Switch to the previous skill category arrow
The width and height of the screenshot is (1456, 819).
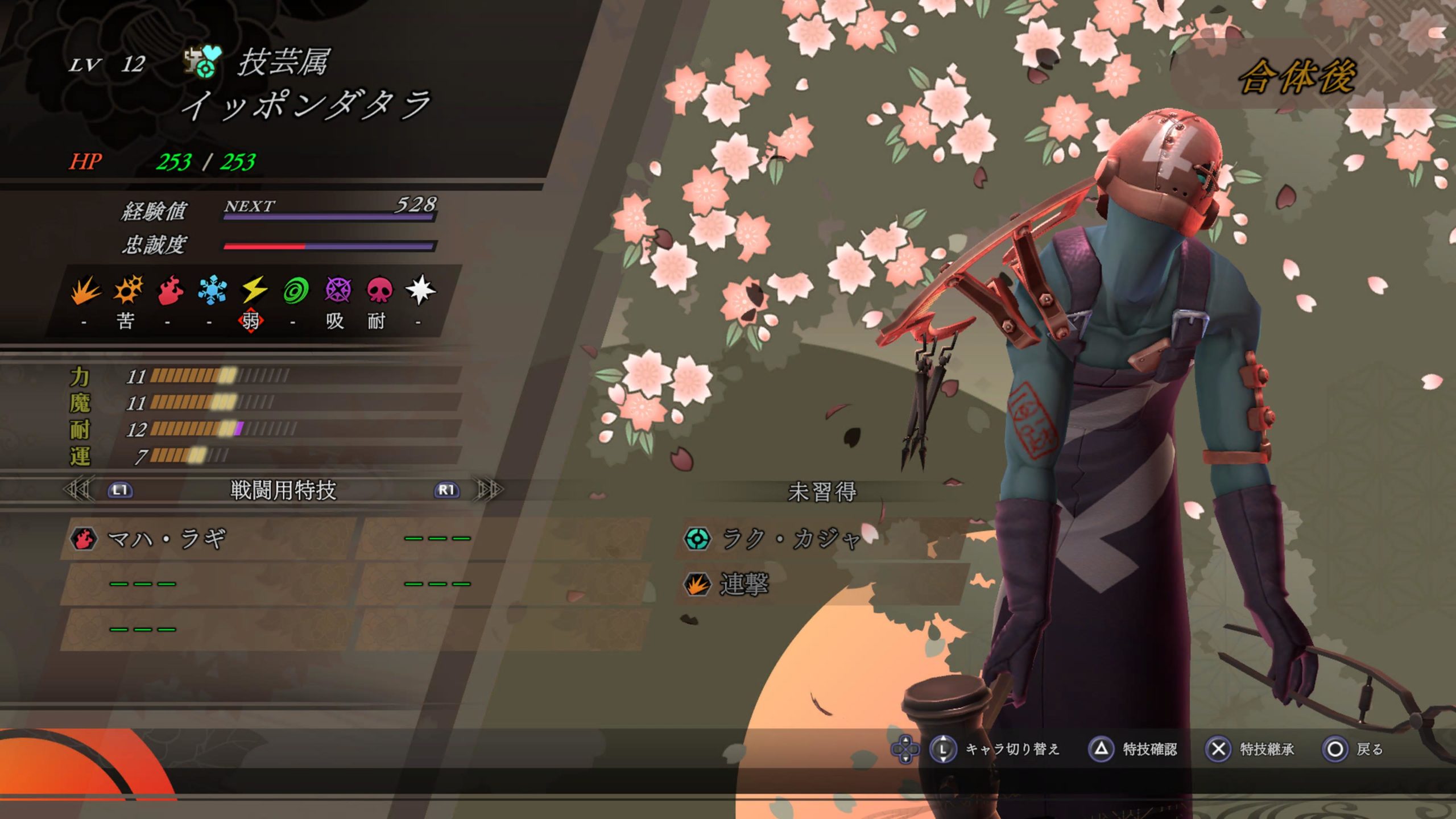coord(80,490)
